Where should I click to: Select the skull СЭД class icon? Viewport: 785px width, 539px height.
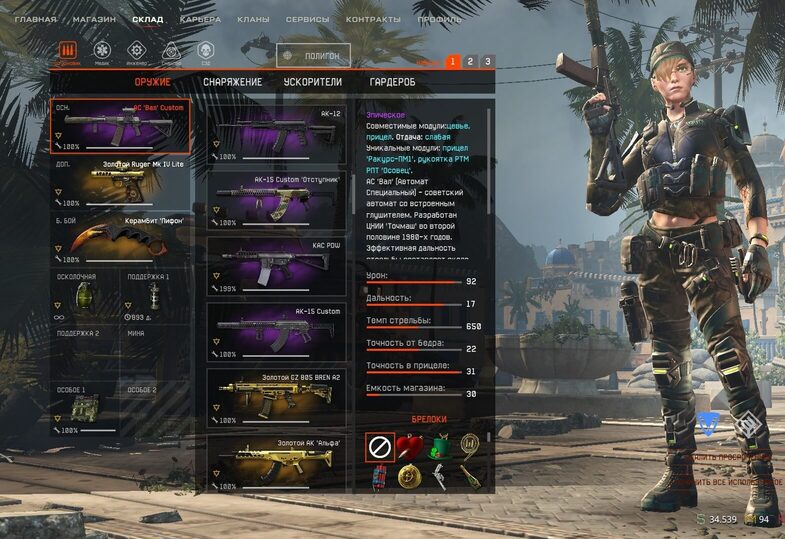[x=205, y=51]
